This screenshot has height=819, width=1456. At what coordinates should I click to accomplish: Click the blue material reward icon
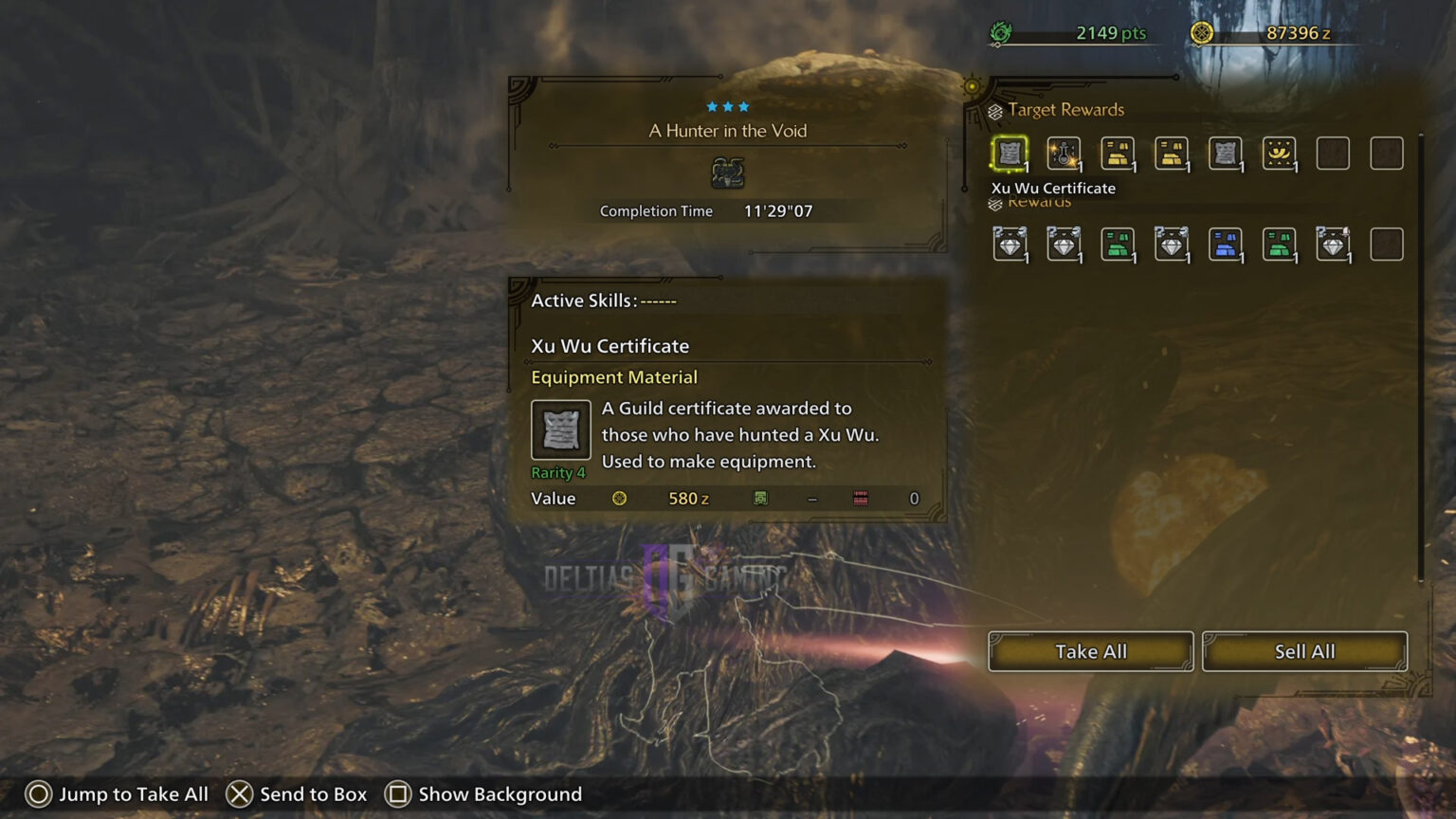pyautogui.click(x=1226, y=243)
